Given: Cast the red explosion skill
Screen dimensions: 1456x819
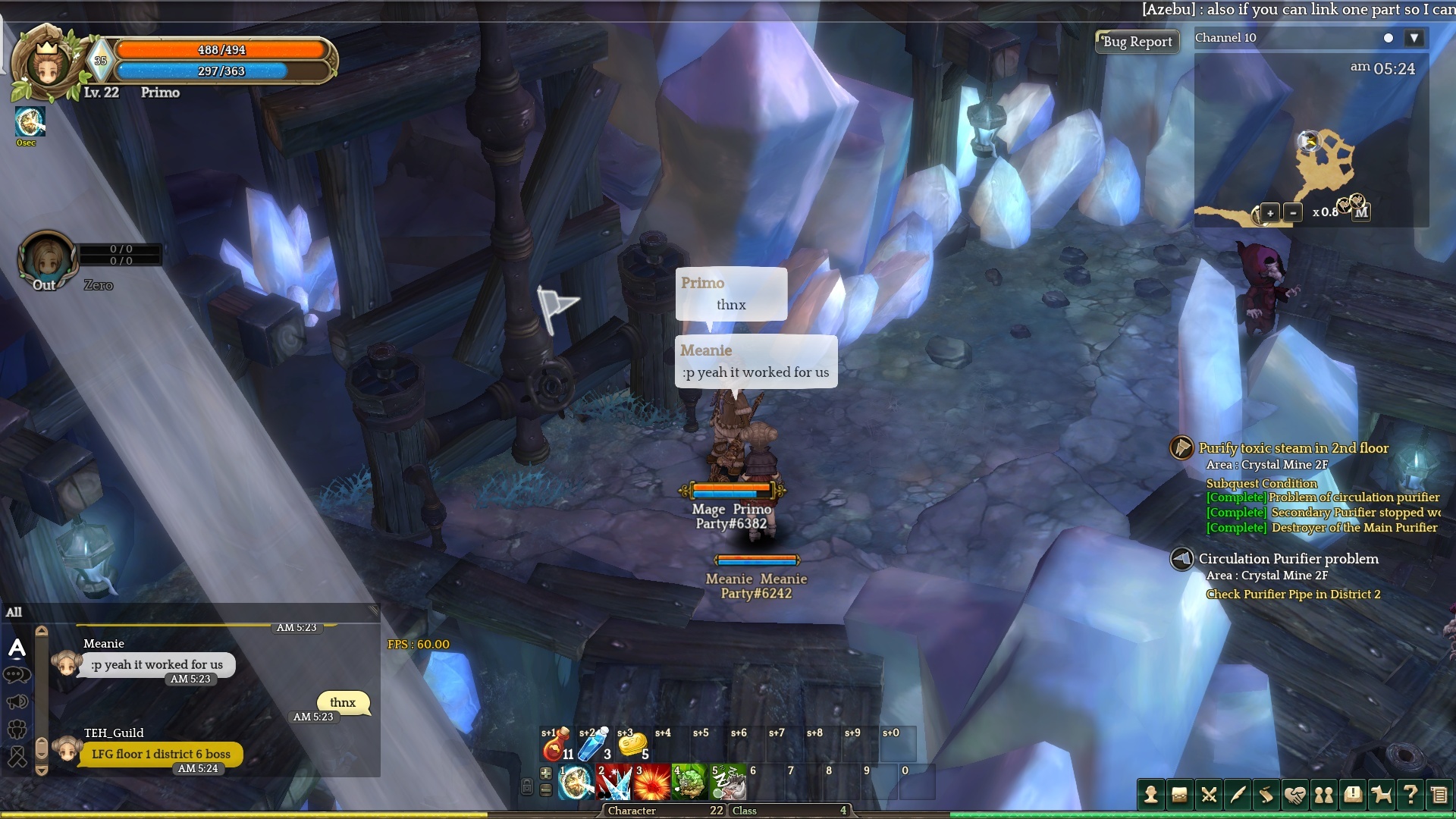Looking at the screenshot, I should point(651,783).
